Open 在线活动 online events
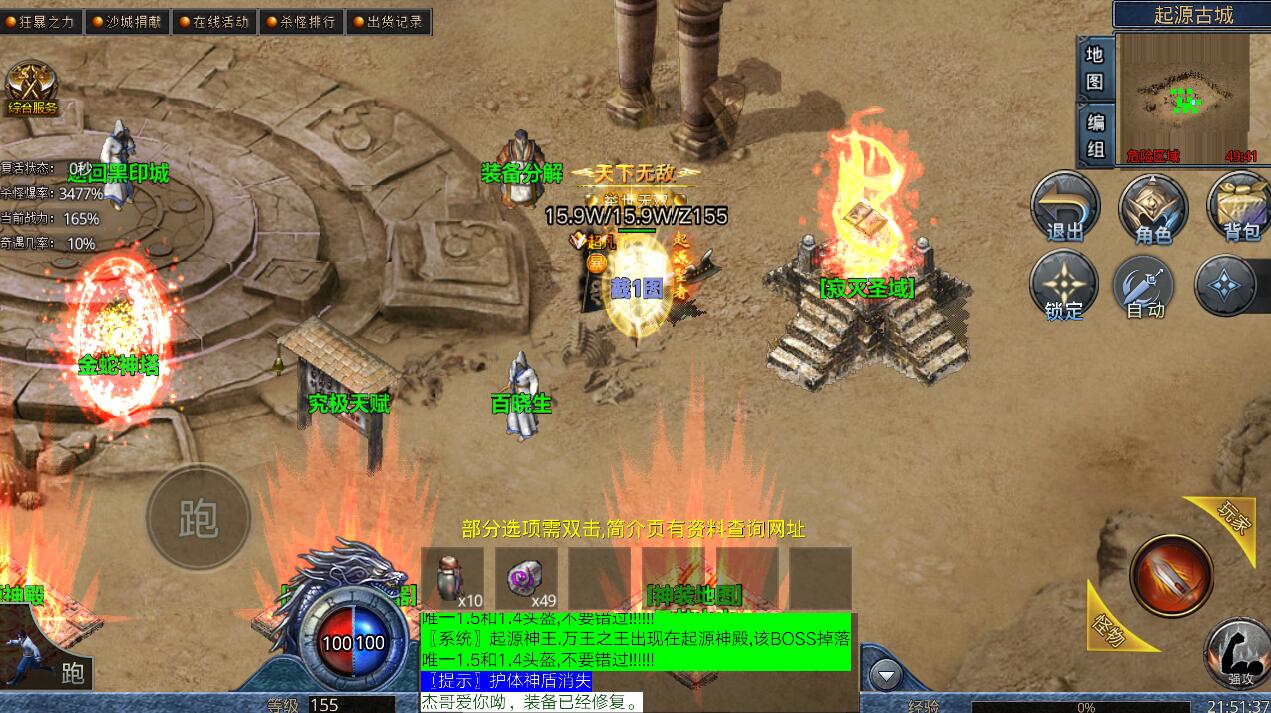Image resolution: width=1271 pixels, height=713 pixels. point(213,21)
